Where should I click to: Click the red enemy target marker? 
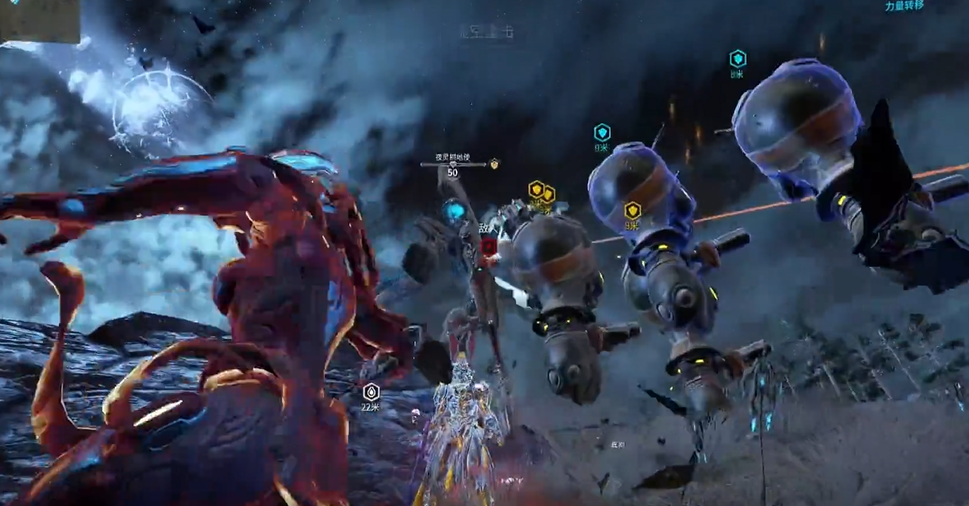click(488, 246)
